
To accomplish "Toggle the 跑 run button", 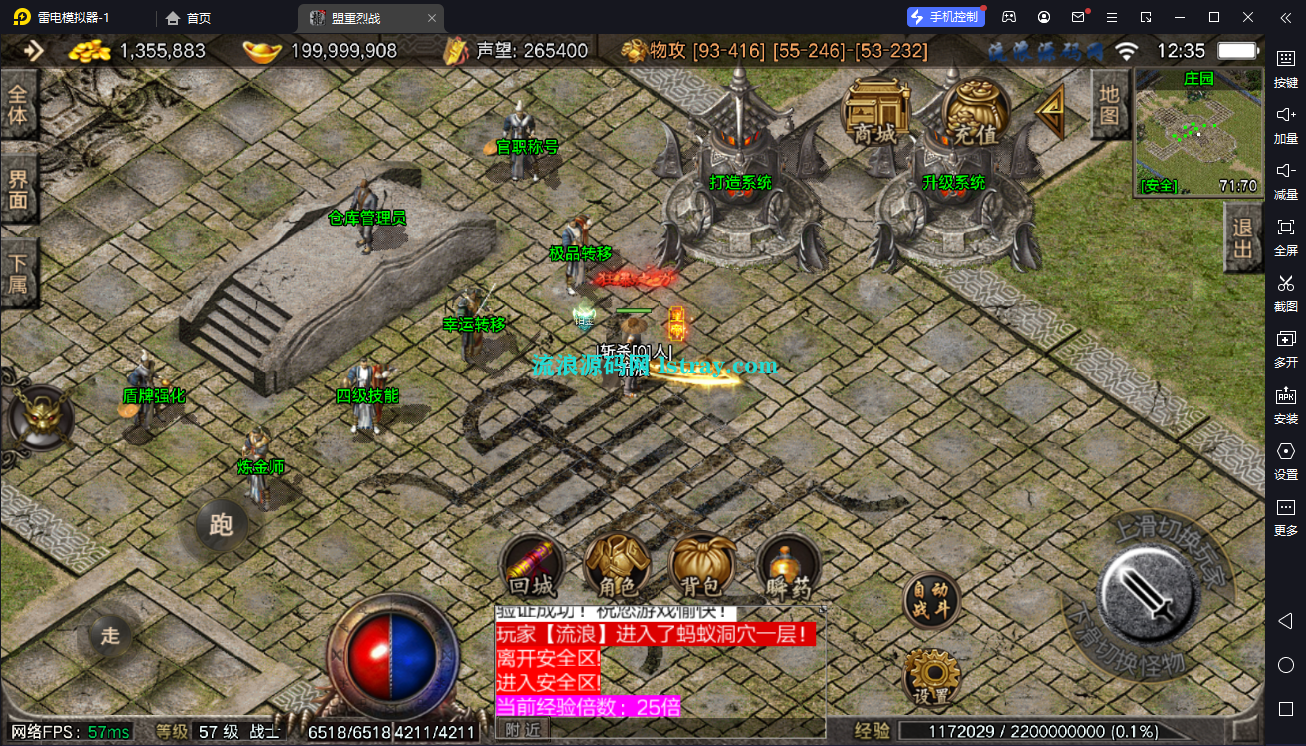I will (x=221, y=524).
